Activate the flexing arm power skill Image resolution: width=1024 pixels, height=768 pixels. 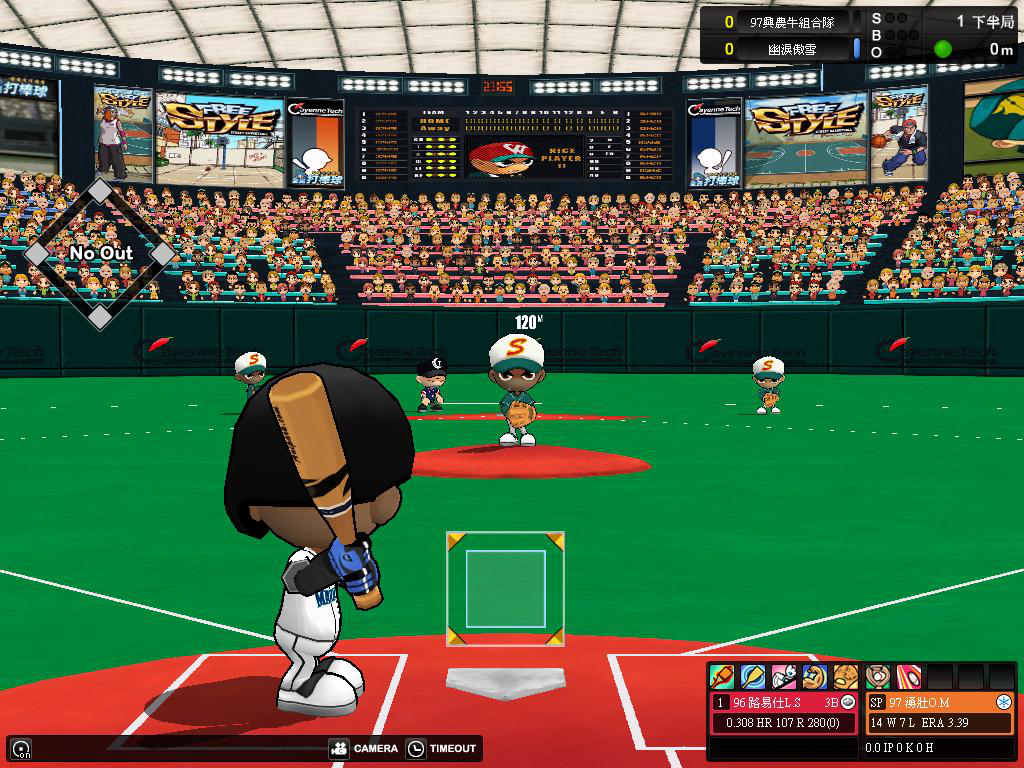pos(815,677)
